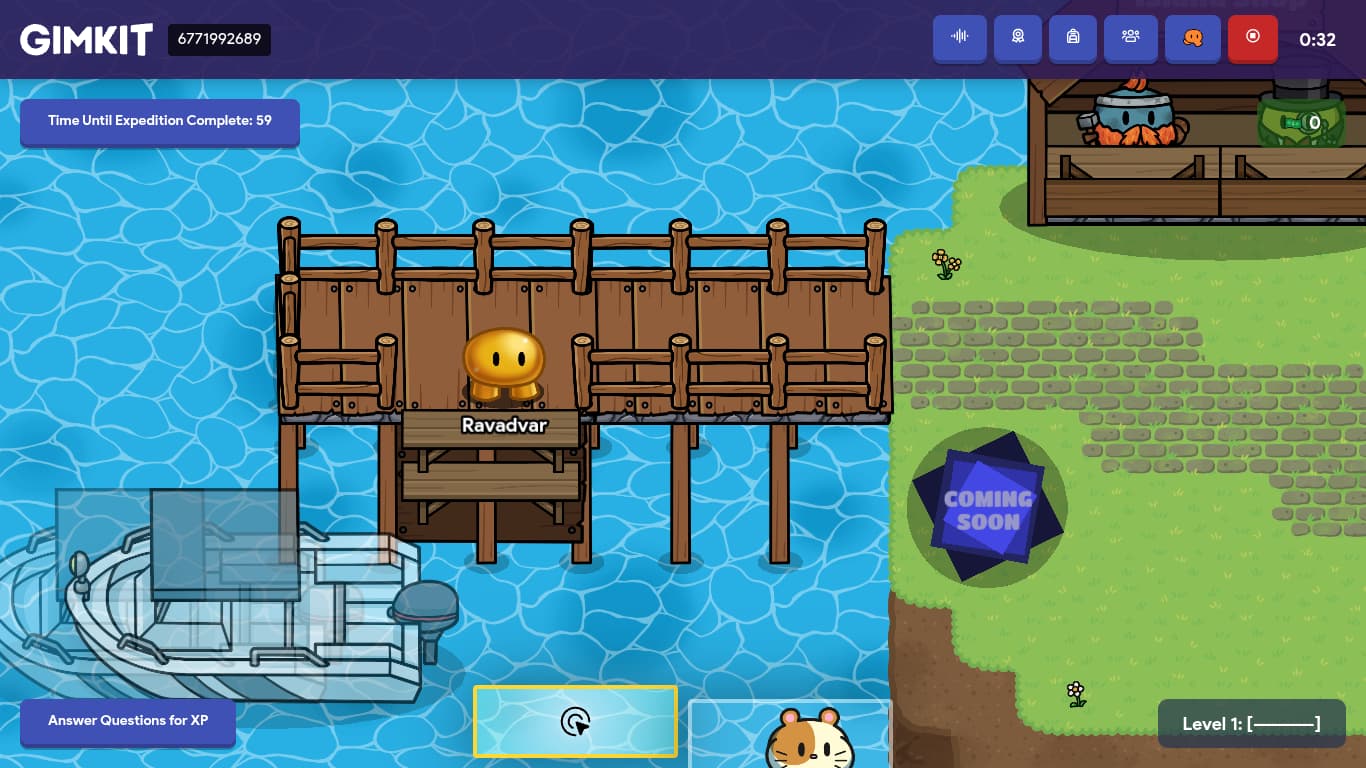The image size is (1366, 768).
Task: Open the sound waveform settings button
Action: [x=960, y=38]
